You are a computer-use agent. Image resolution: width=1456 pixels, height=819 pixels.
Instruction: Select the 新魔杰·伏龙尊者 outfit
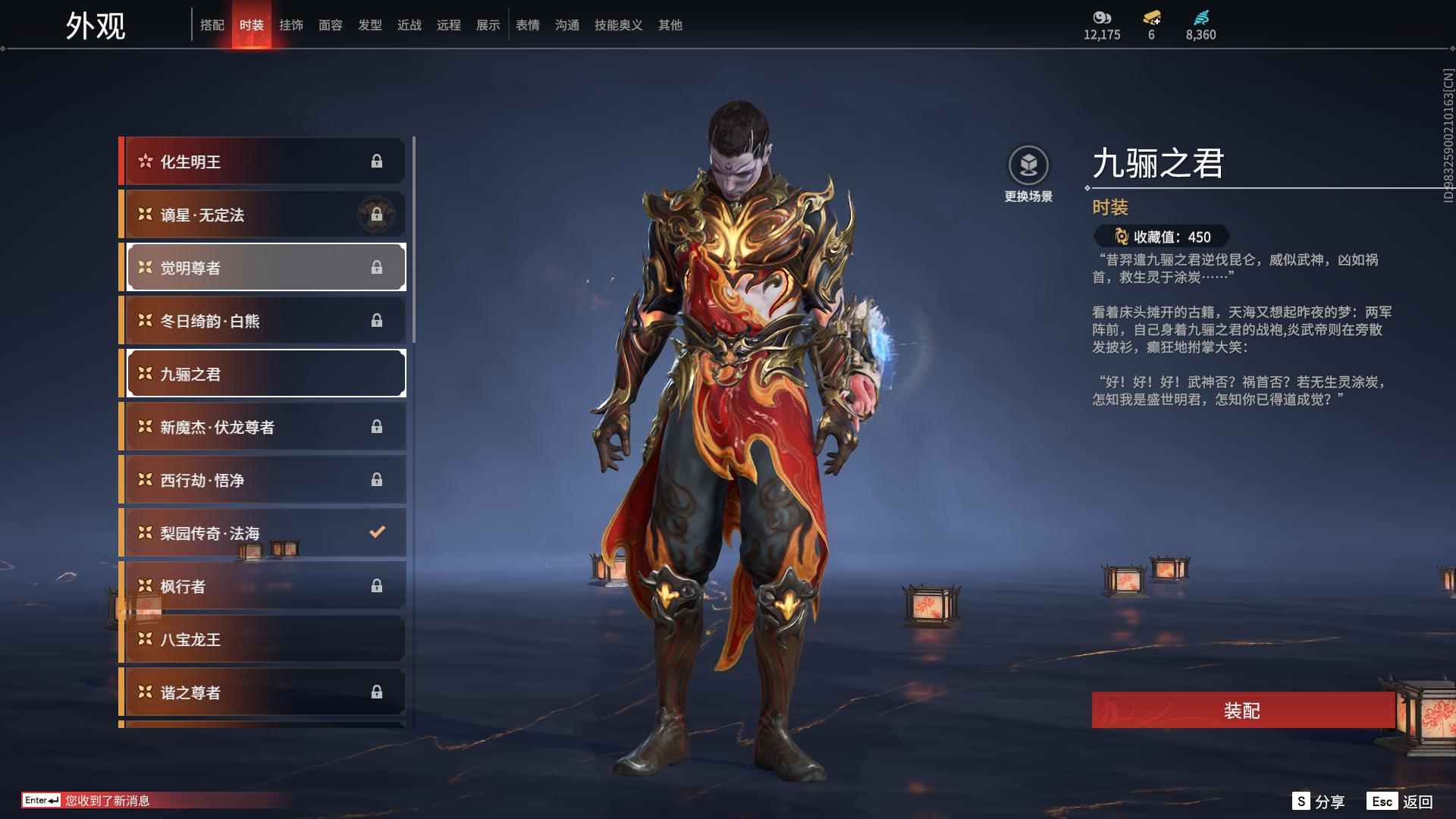pyautogui.click(x=264, y=427)
